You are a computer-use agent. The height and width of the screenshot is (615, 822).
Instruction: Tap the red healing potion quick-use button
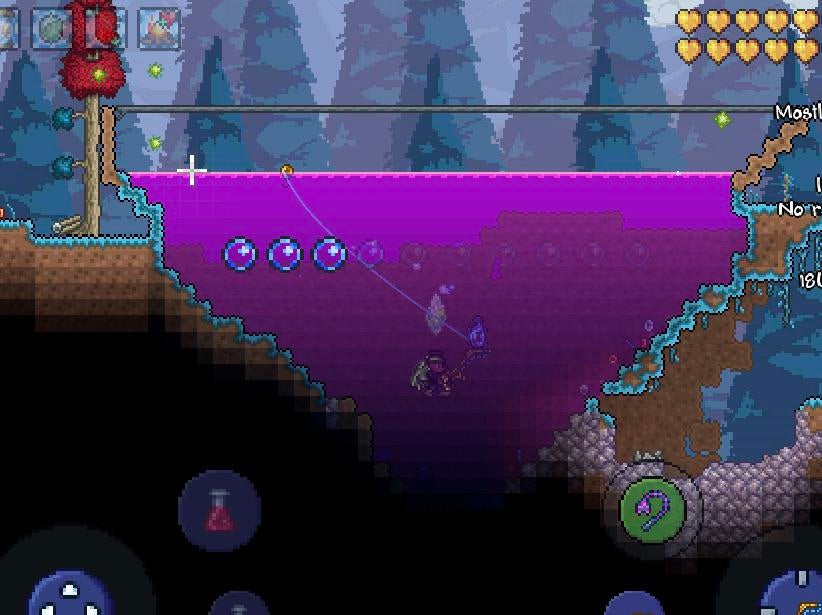pyautogui.click(x=220, y=510)
